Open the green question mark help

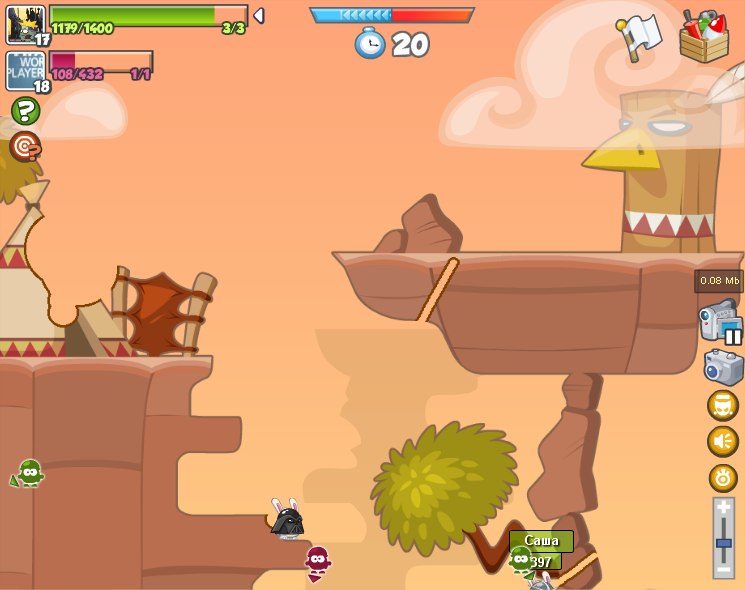(x=25, y=111)
